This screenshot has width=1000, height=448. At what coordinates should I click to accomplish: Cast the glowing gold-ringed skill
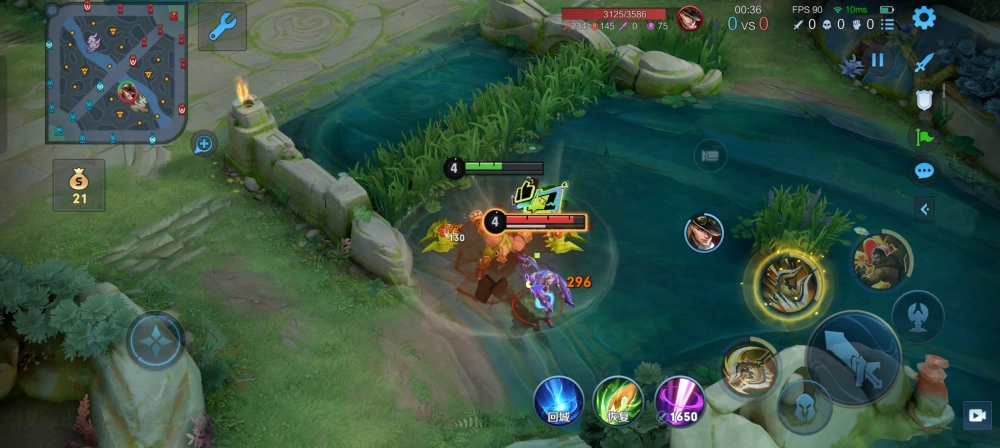point(789,284)
